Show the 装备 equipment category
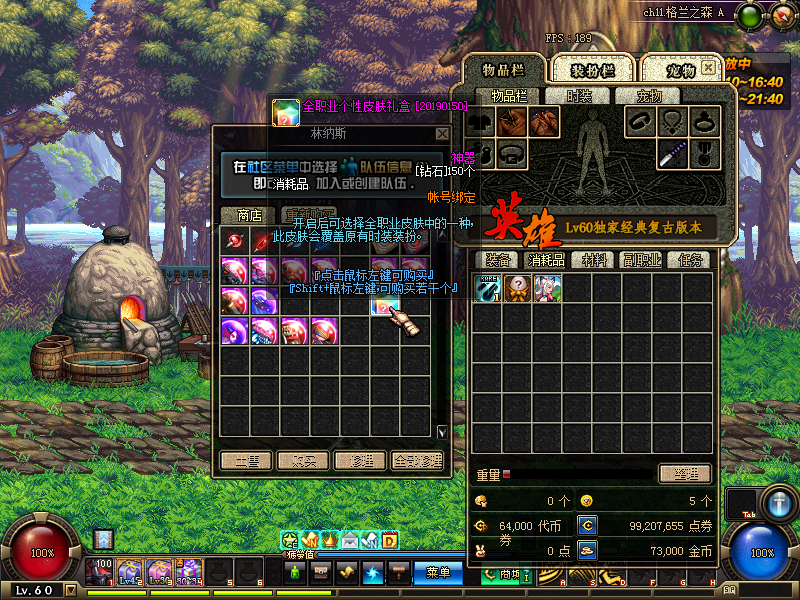800x600 pixels. click(x=497, y=260)
